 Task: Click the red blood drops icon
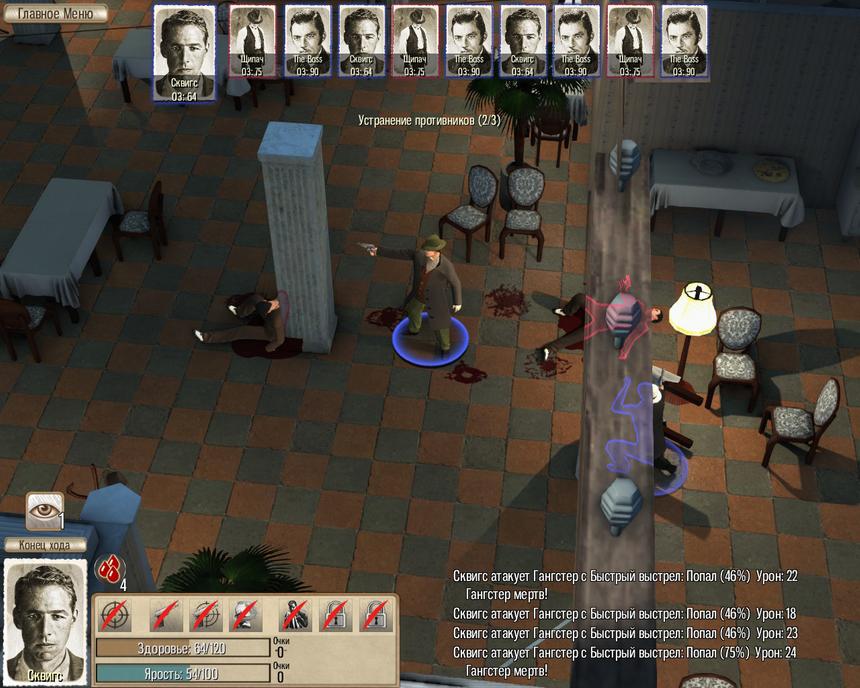(108, 570)
